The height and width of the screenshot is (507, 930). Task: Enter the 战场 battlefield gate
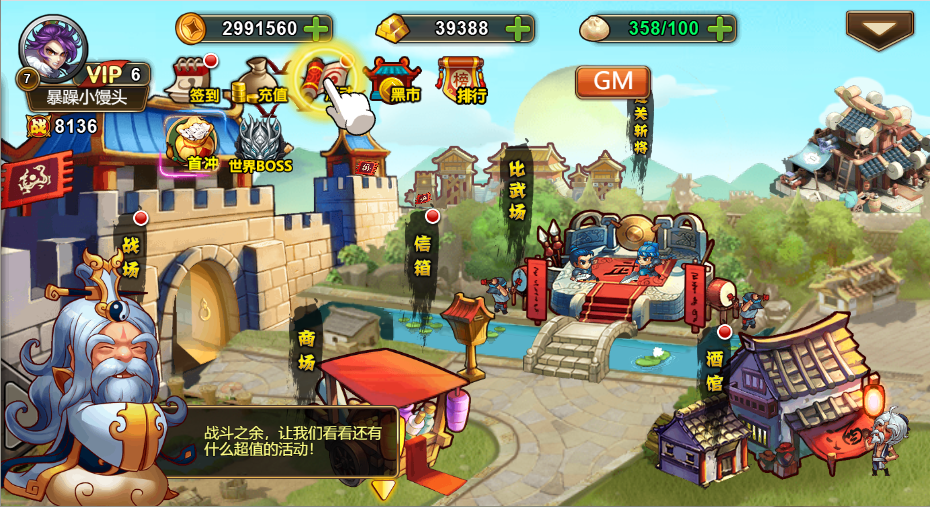[132, 256]
